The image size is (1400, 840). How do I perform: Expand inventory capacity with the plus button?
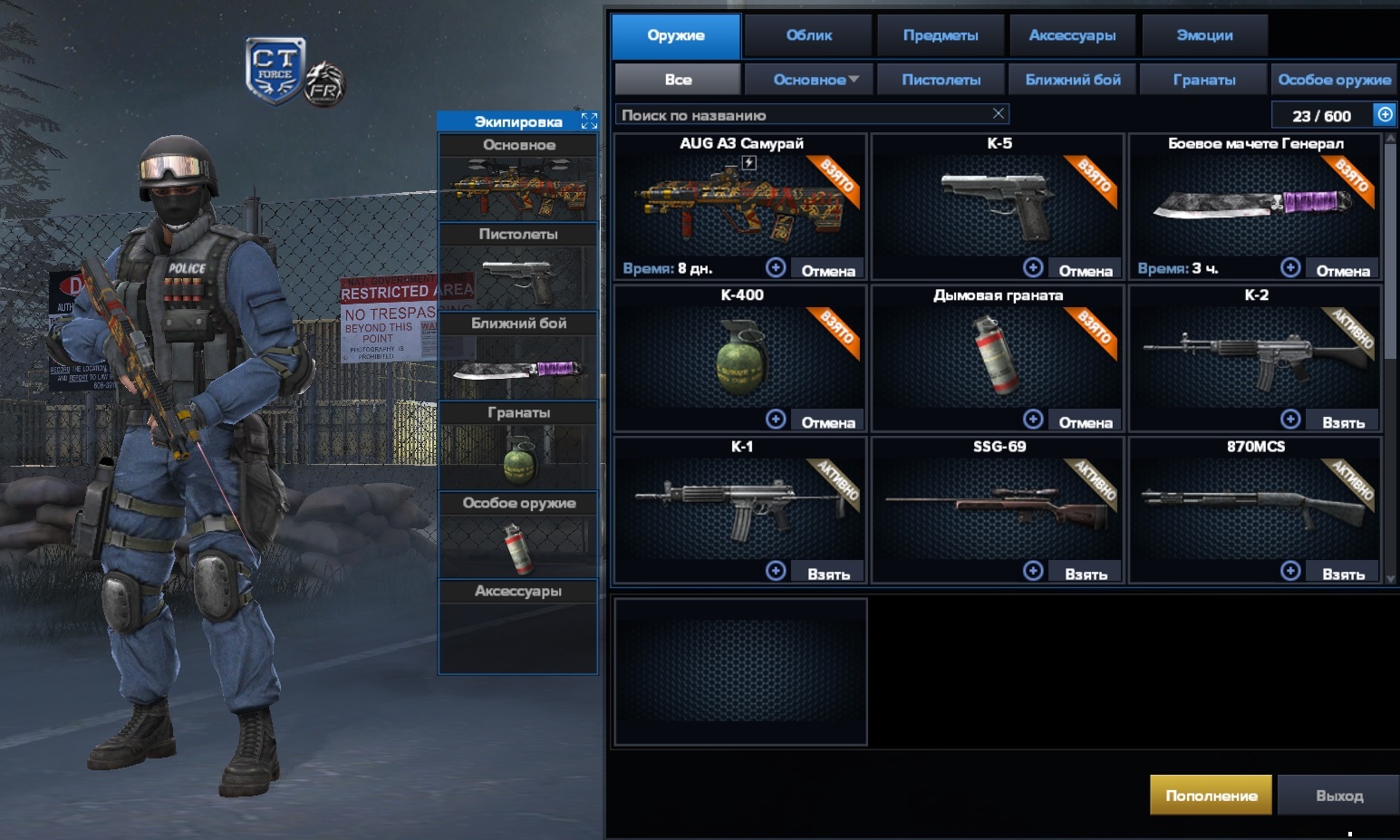[1385, 114]
